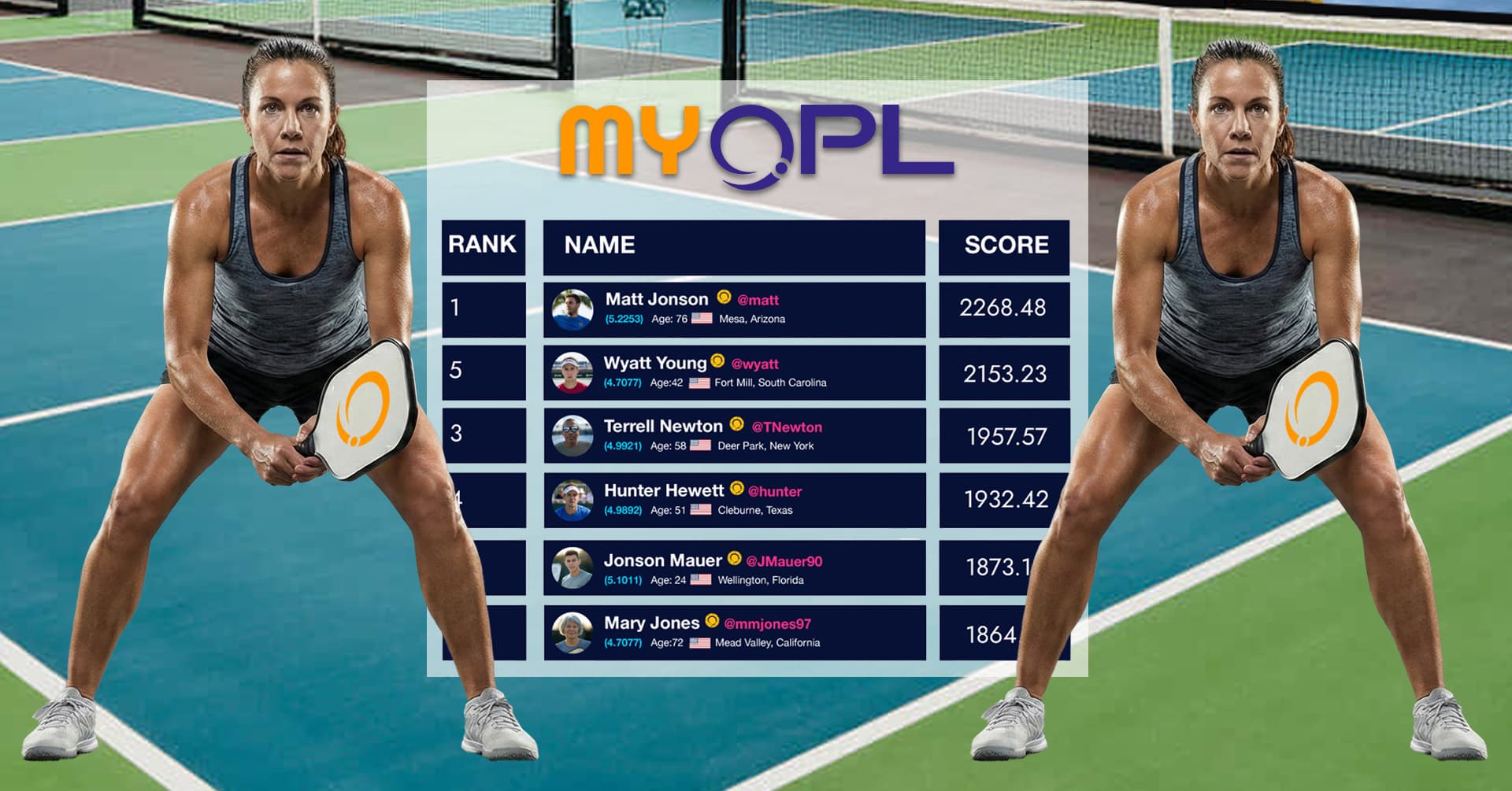Select Wyatt Young's score of 2153.23
This screenshot has width=1512, height=791.
point(1005,371)
